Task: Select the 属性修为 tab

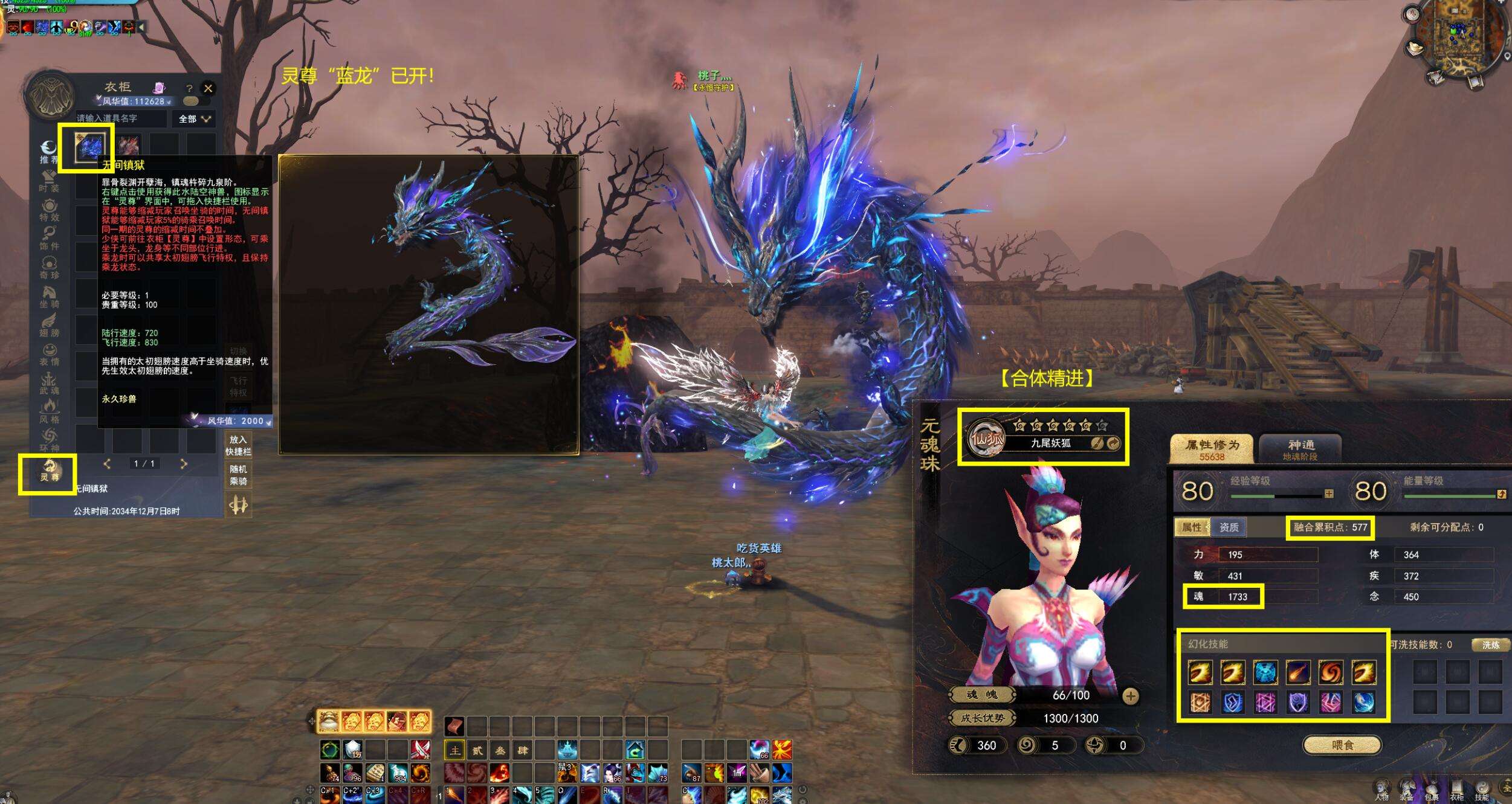Action: point(1212,449)
